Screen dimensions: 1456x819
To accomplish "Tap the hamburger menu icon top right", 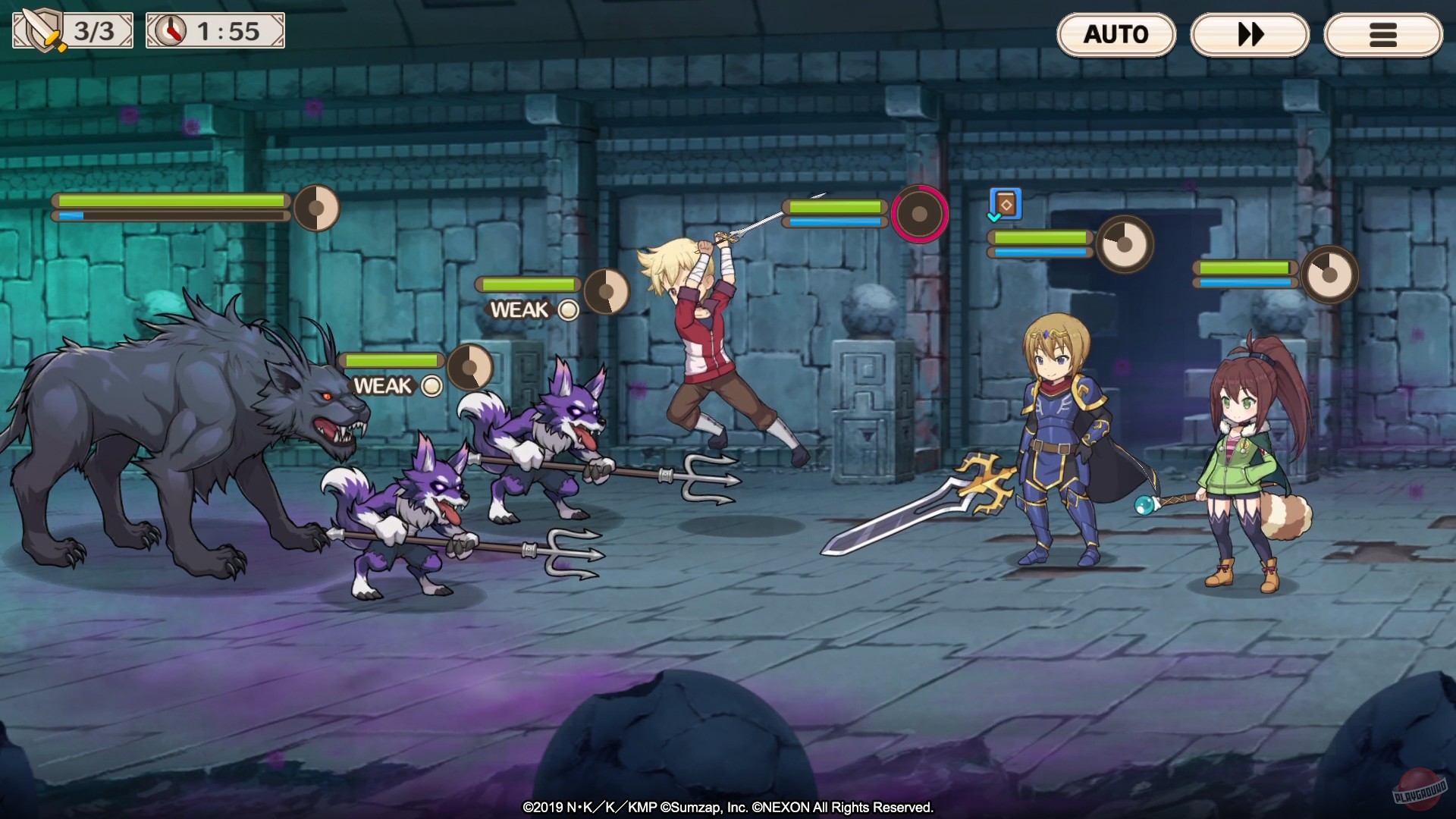I will [1384, 34].
